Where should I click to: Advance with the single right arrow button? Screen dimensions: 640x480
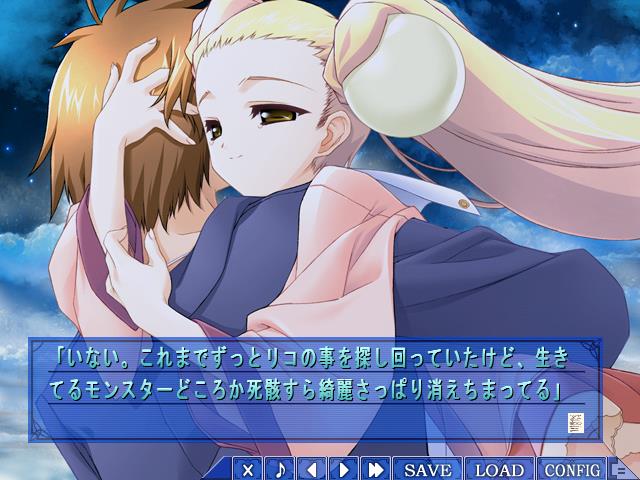344,469
